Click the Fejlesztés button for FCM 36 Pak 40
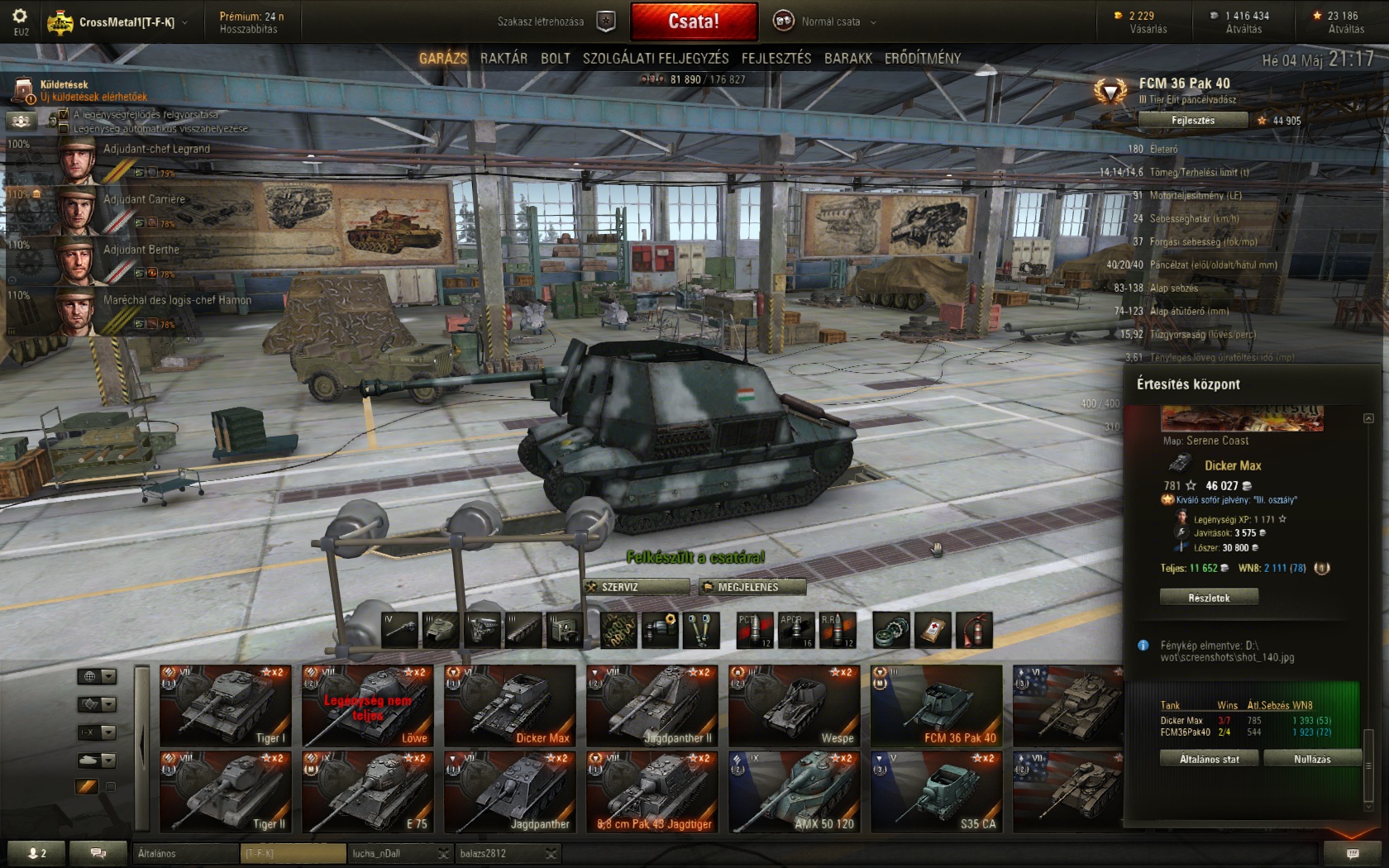The image size is (1389, 868). [1193, 121]
